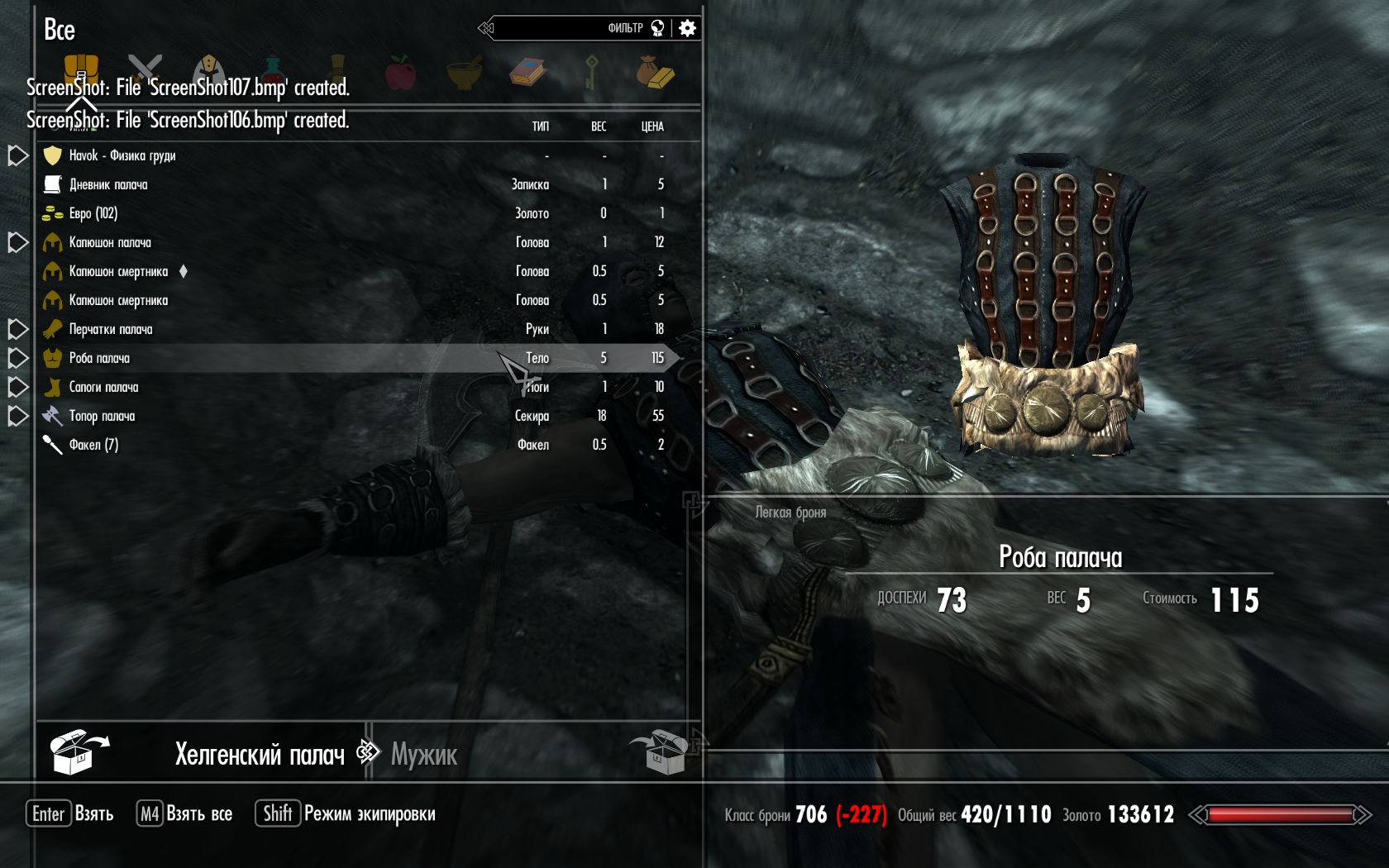Sort the list by ВЕС column
This screenshot has width=1389, height=868.
point(599,126)
